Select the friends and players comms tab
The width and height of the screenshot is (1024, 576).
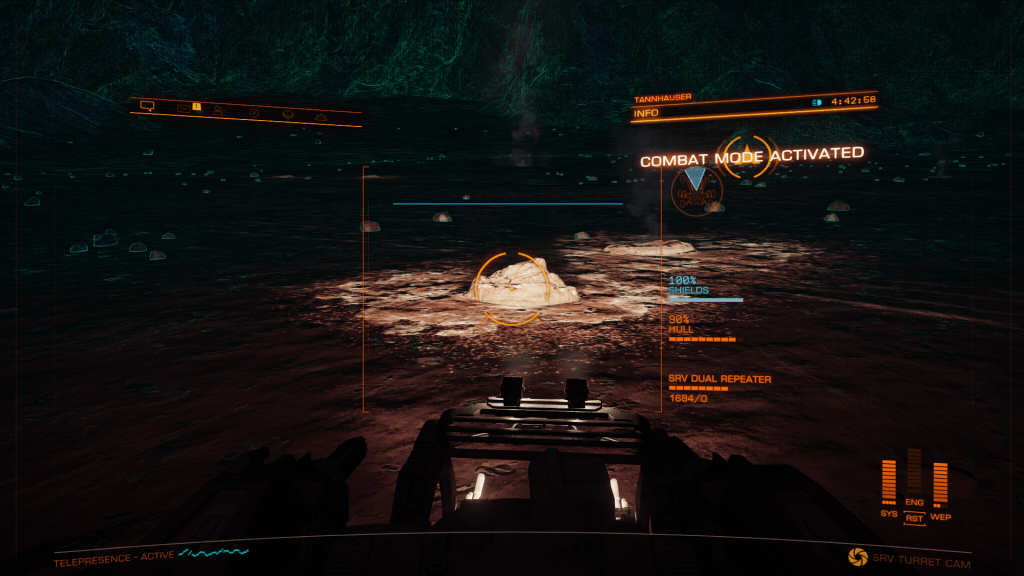(217, 109)
